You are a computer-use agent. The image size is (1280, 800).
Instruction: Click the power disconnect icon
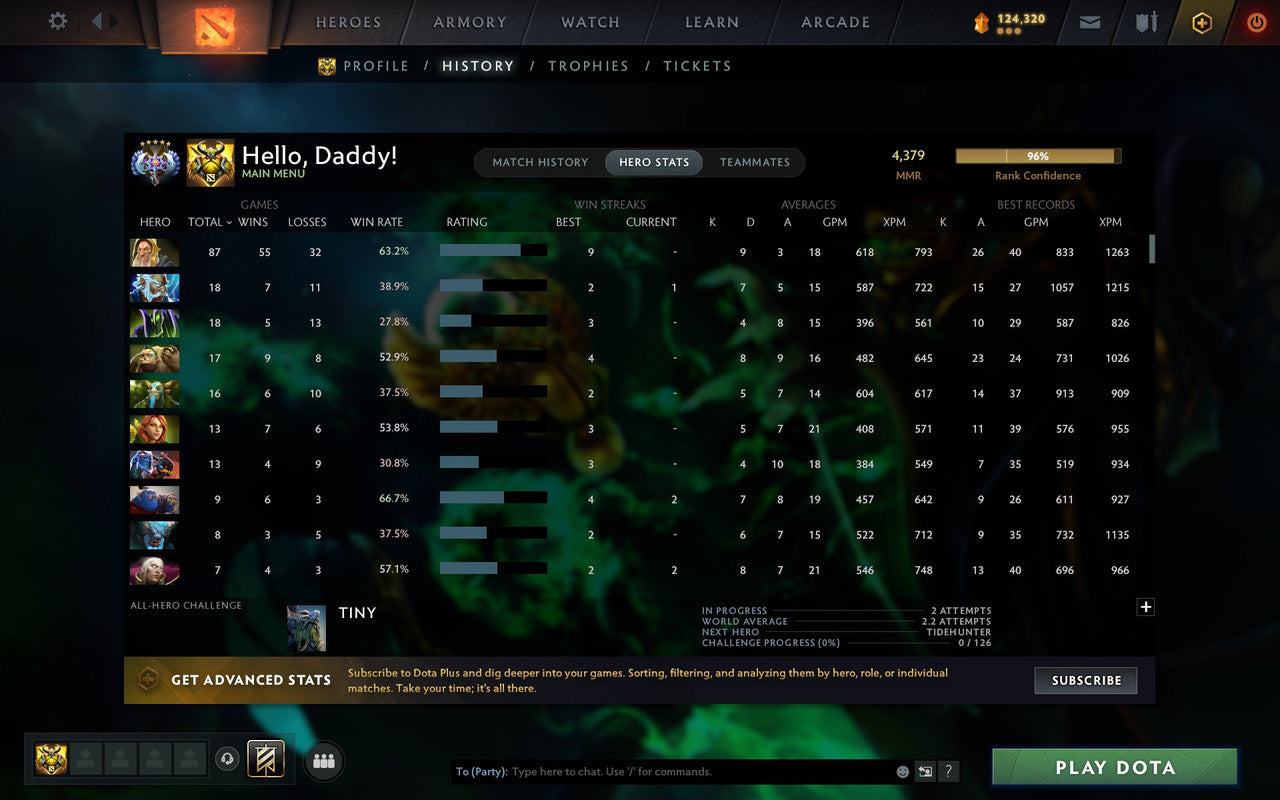click(x=1256, y=22)
